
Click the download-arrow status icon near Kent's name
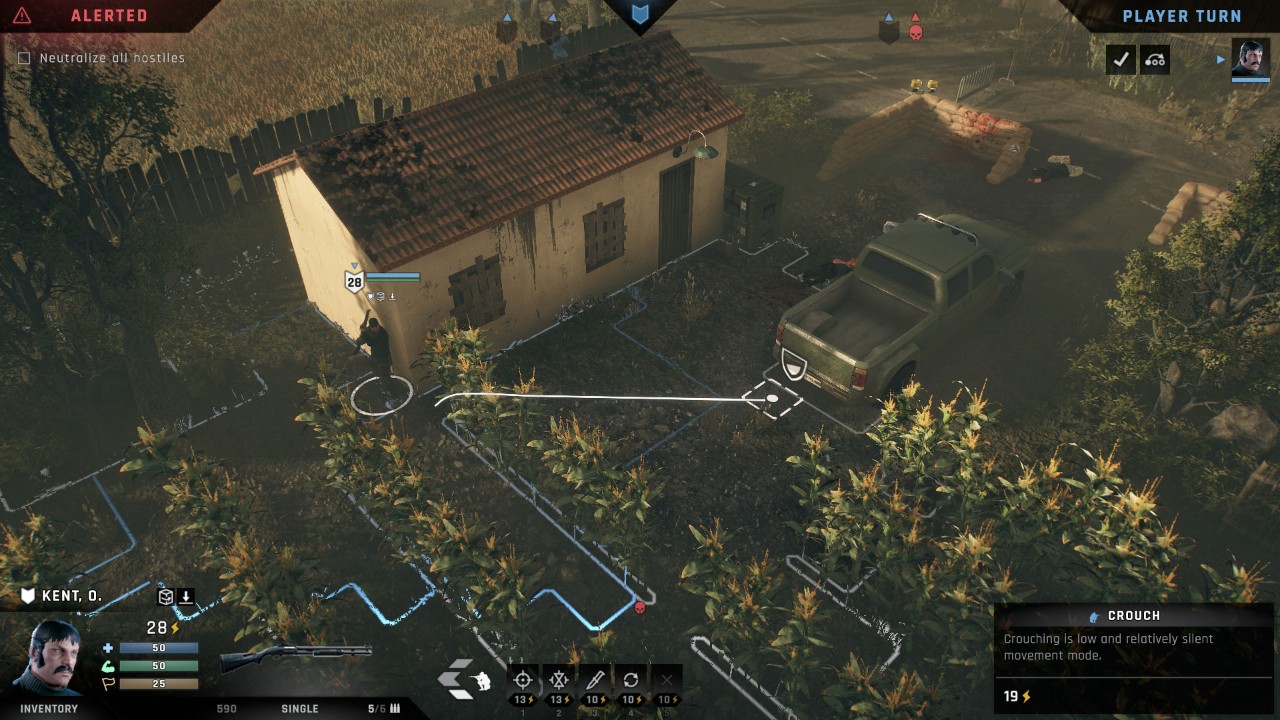186,597
